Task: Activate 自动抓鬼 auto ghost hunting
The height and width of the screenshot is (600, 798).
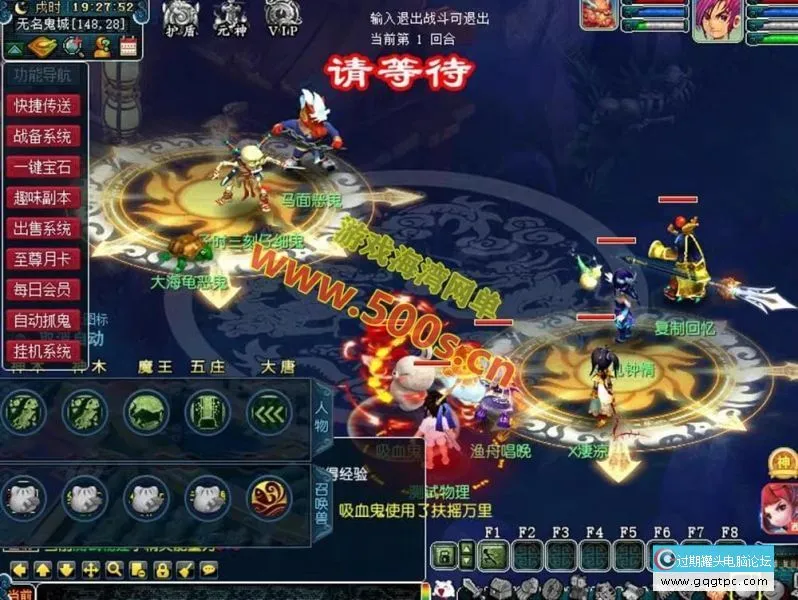Action: click(42, 321)
